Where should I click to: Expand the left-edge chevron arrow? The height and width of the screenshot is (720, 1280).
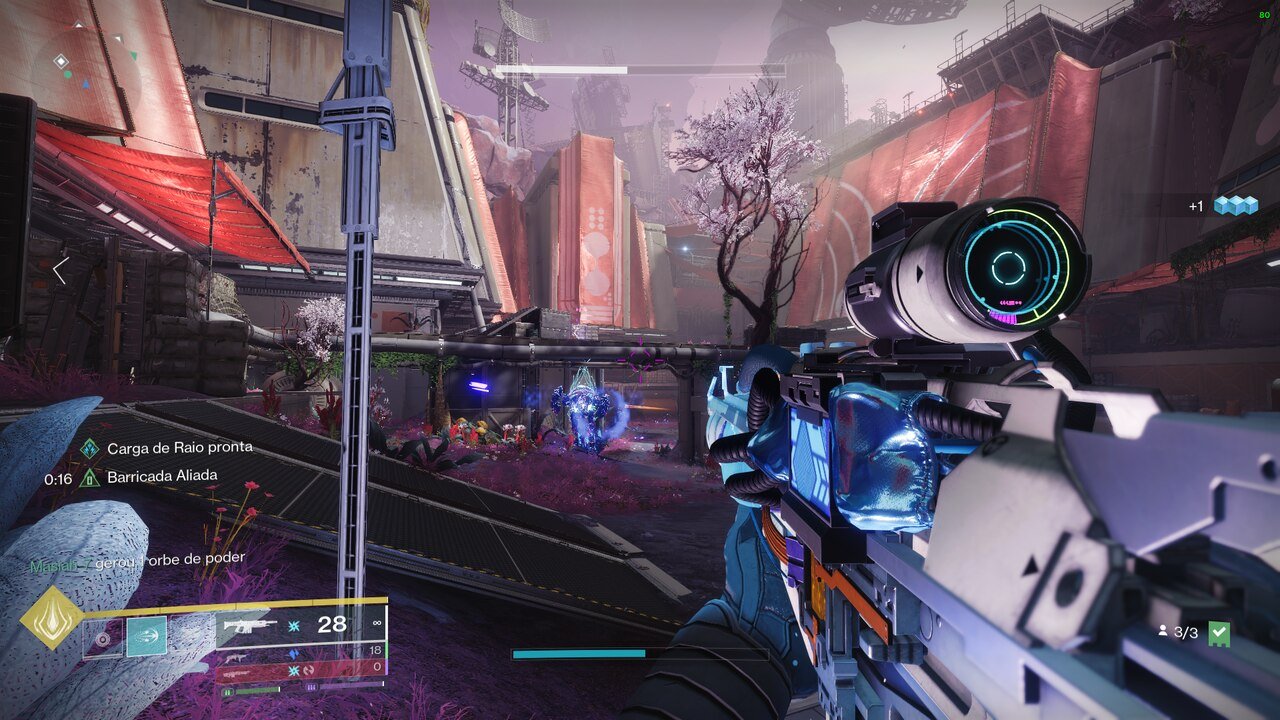pos(62,269)
